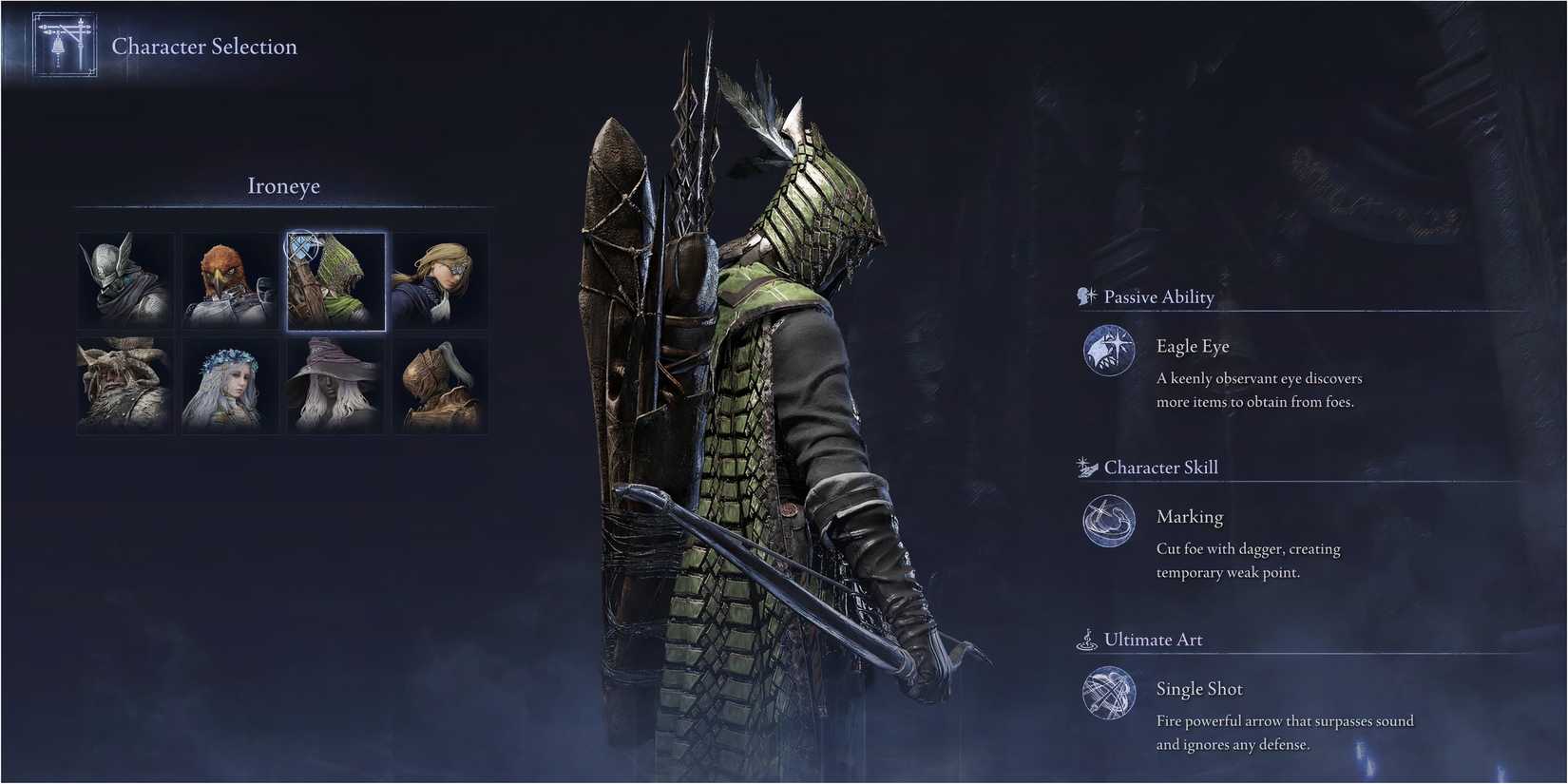Click the Eagle Eye passive ability icon
This screenshot has height=784, width=1568.
point(1108,351)
